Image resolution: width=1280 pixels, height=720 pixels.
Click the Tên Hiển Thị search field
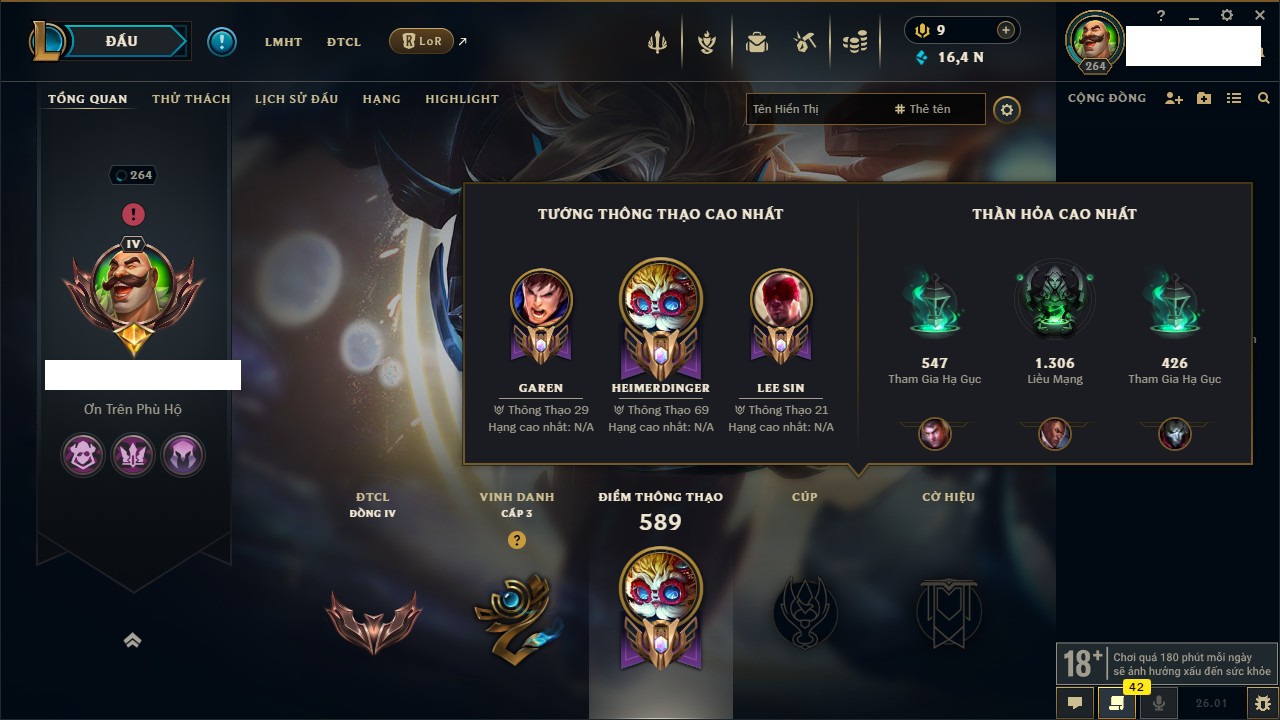(x=815, y=109)
